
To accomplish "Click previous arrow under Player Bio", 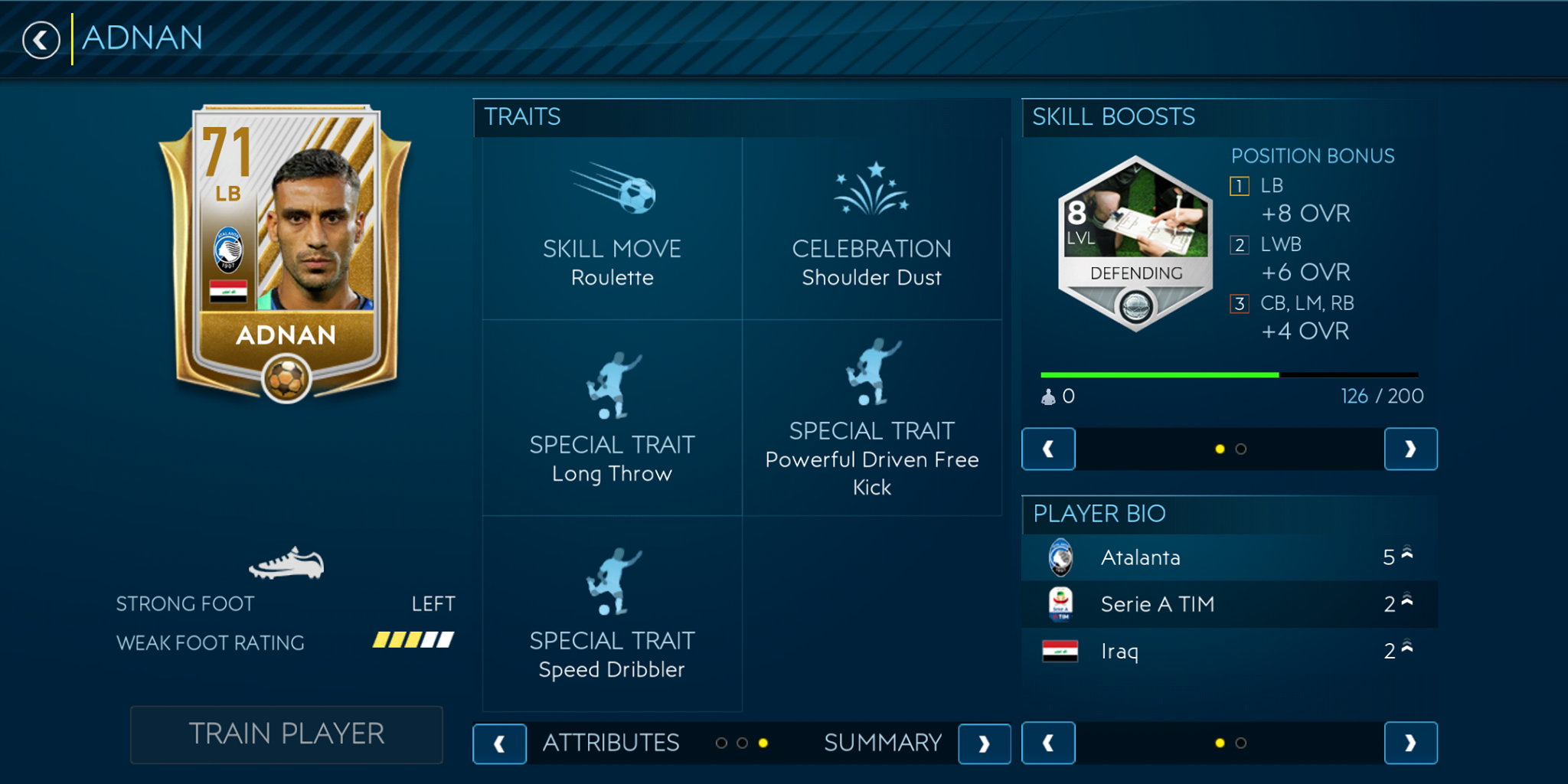I will click(x=1048, y=743).
